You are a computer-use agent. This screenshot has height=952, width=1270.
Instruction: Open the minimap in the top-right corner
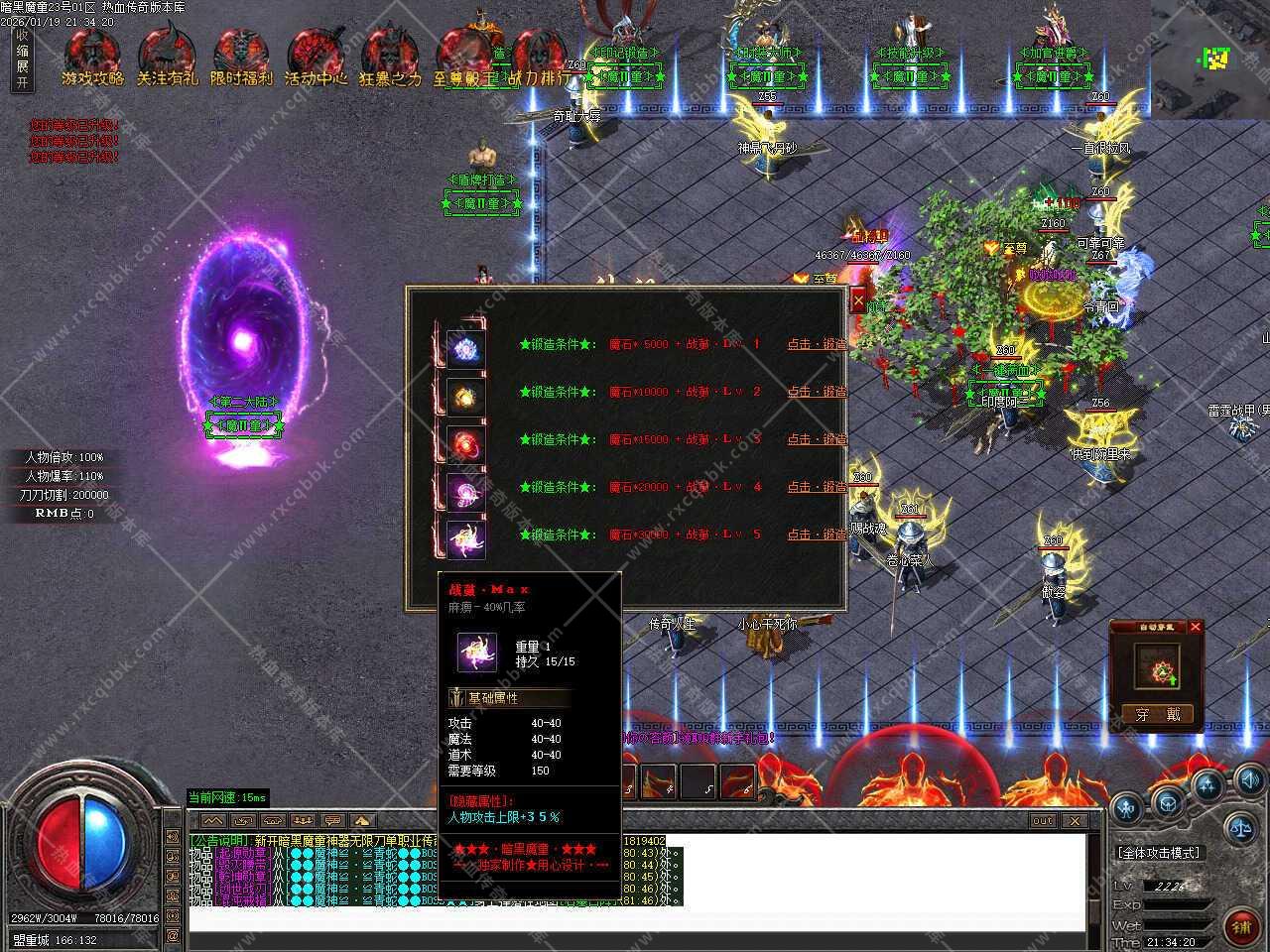1210,58
